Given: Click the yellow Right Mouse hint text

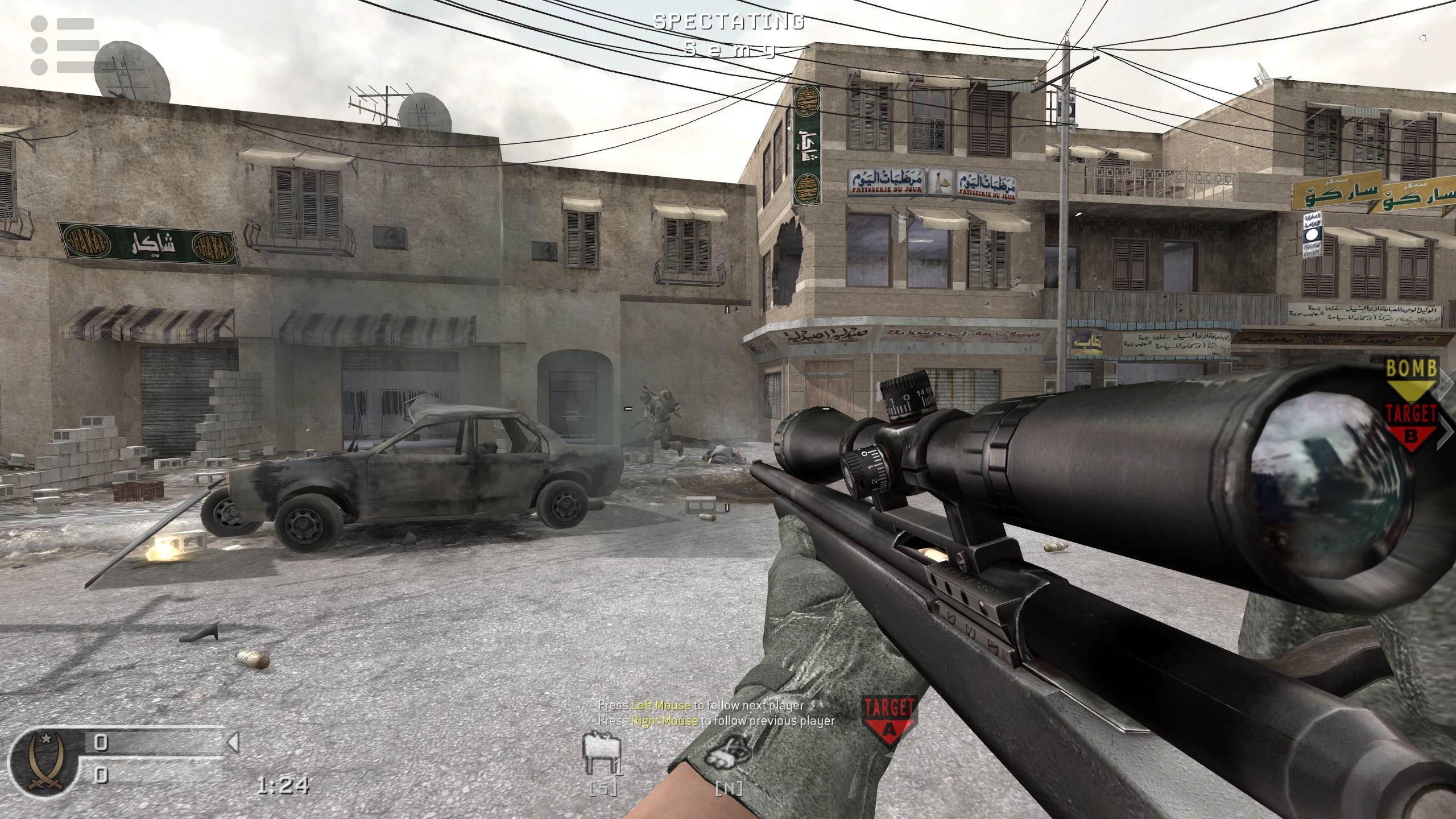Looking at the screenshot, I should 664,721.
